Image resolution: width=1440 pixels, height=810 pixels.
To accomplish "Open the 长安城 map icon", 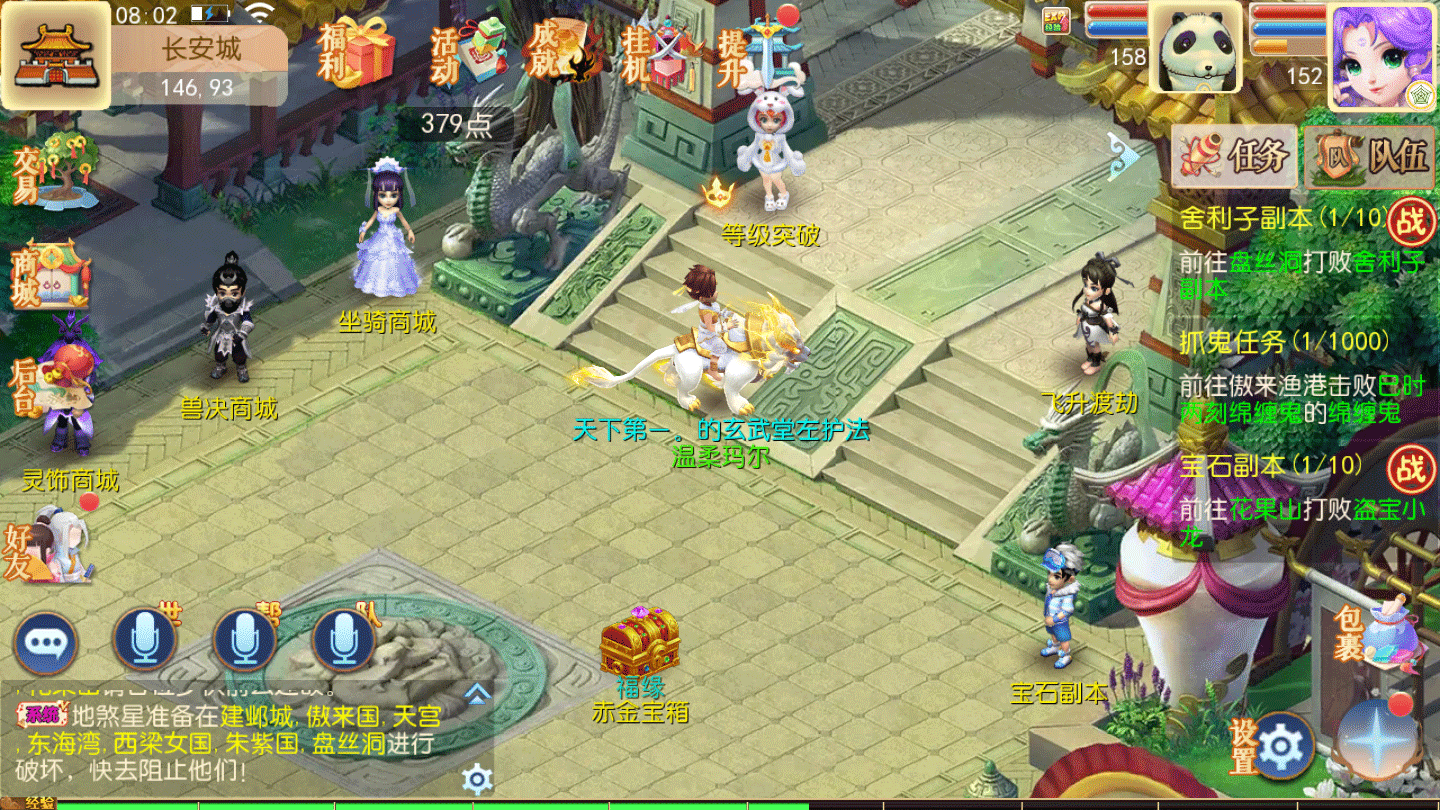I will pos(55,54).
